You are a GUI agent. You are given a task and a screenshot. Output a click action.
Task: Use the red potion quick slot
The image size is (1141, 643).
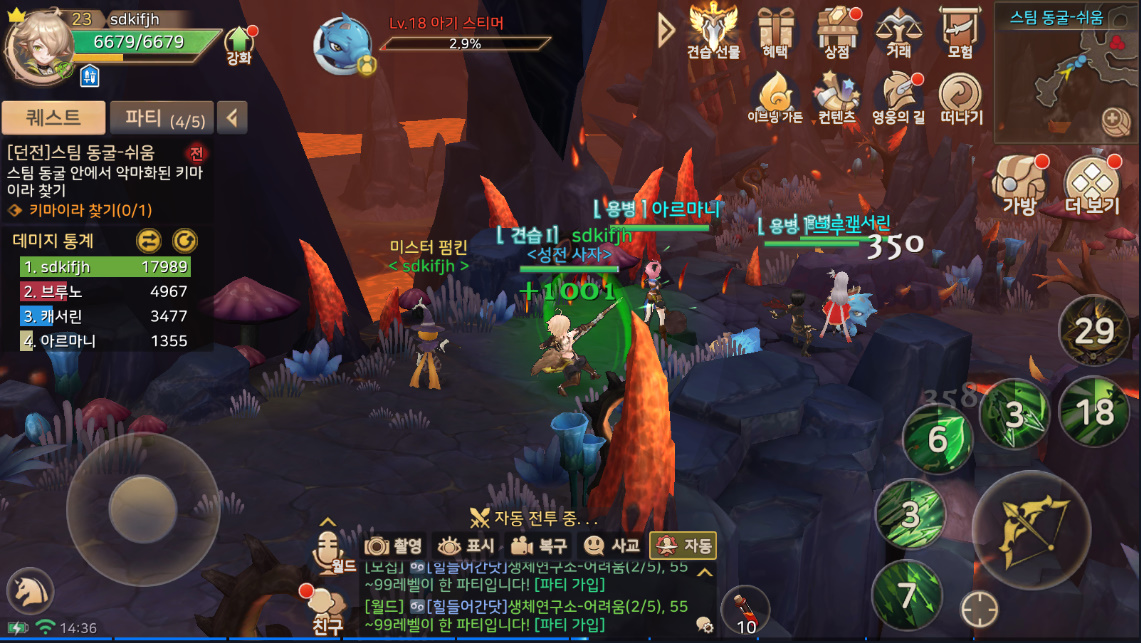pyautogui.click(x=745, y=610)
